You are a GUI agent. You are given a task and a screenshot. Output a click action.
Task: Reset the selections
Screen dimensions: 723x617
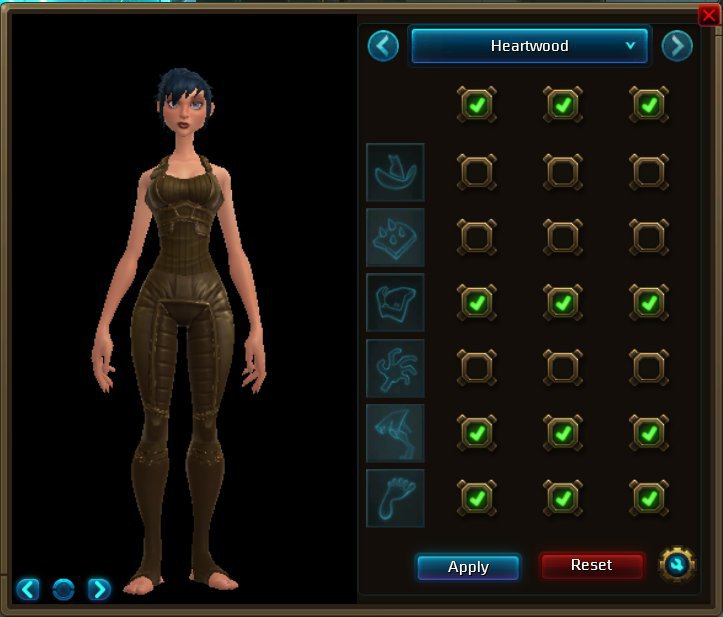coord(591,565)
